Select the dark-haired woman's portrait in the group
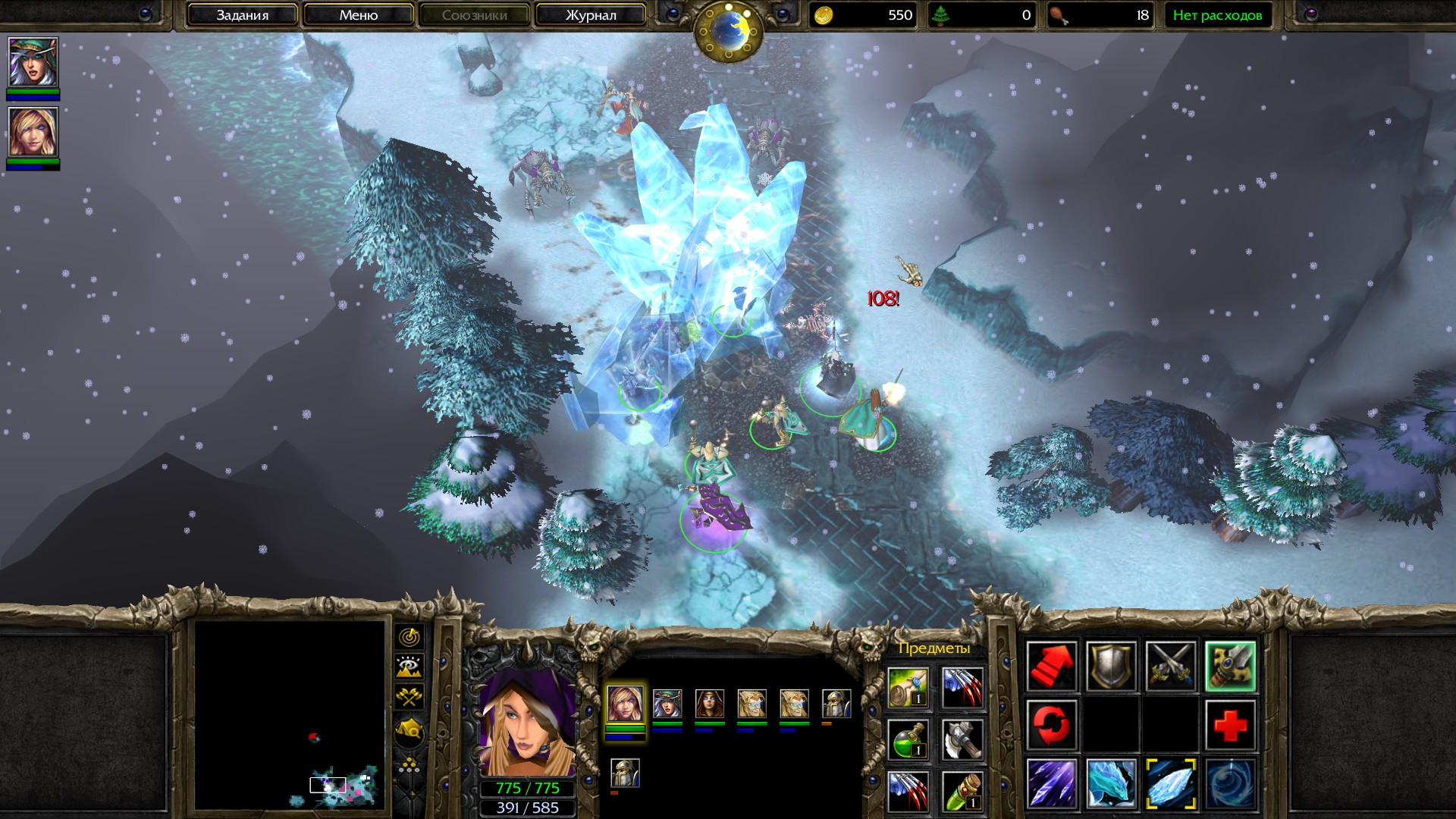This screenshot has height=819, width=1456. click(709, 704)
